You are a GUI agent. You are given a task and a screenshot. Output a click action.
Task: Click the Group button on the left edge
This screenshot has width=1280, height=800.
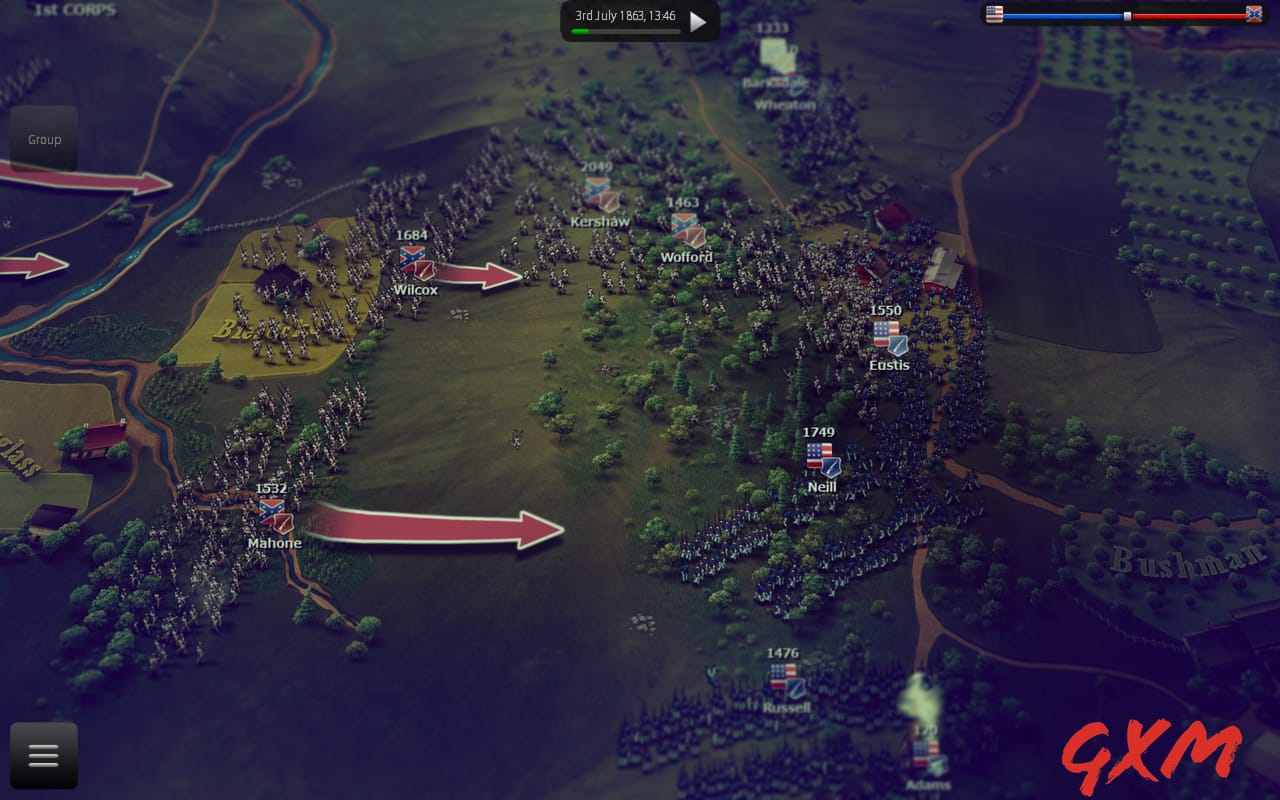coord(43,139)
